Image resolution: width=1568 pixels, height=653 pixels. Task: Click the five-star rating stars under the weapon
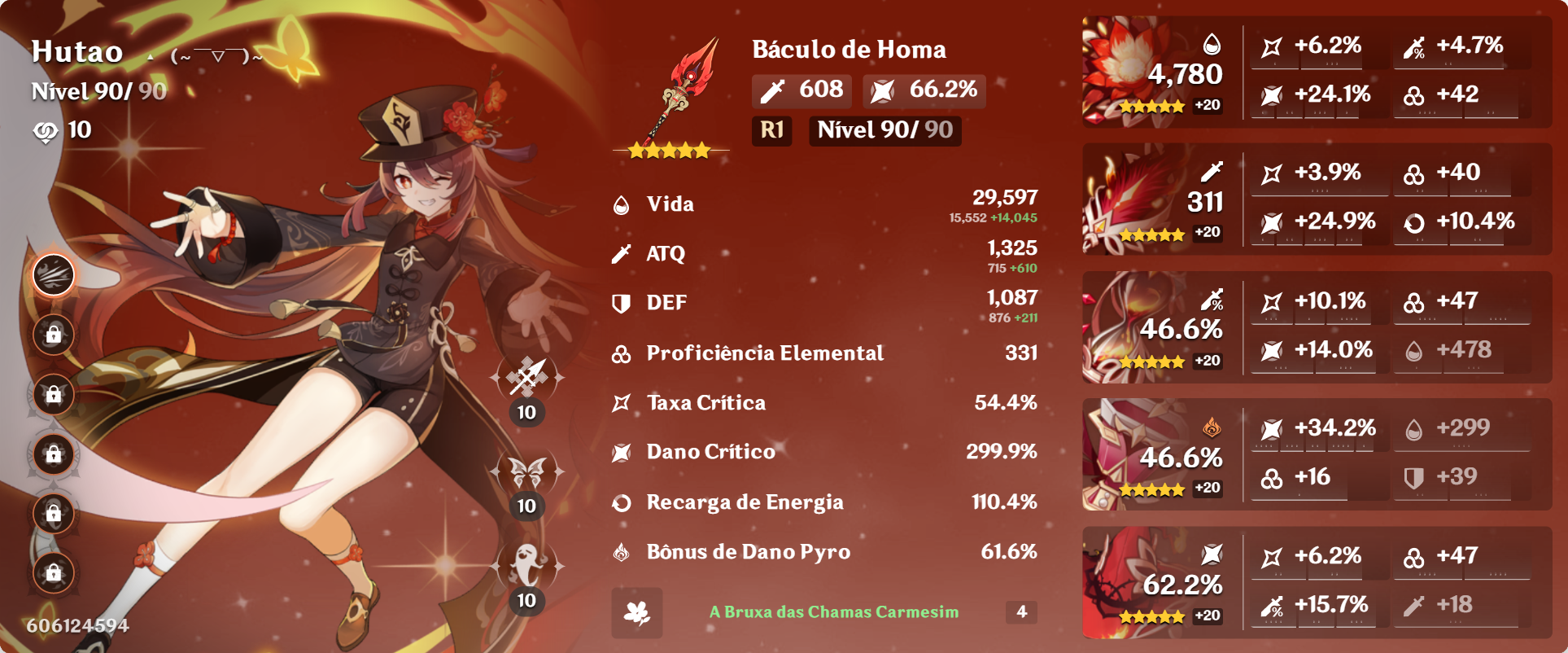[x=669, y=150]
